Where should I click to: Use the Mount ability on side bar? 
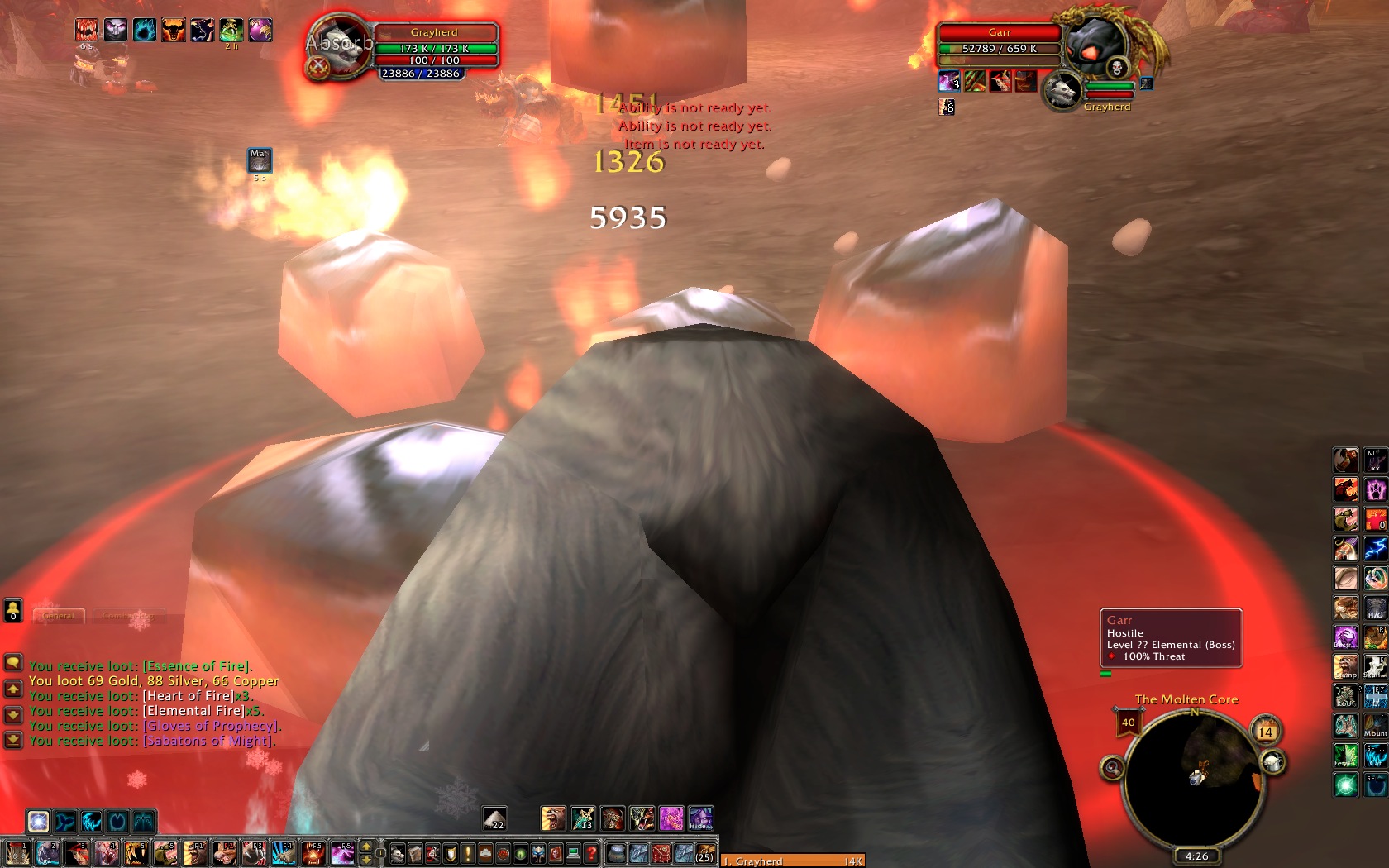(1375, 725)
